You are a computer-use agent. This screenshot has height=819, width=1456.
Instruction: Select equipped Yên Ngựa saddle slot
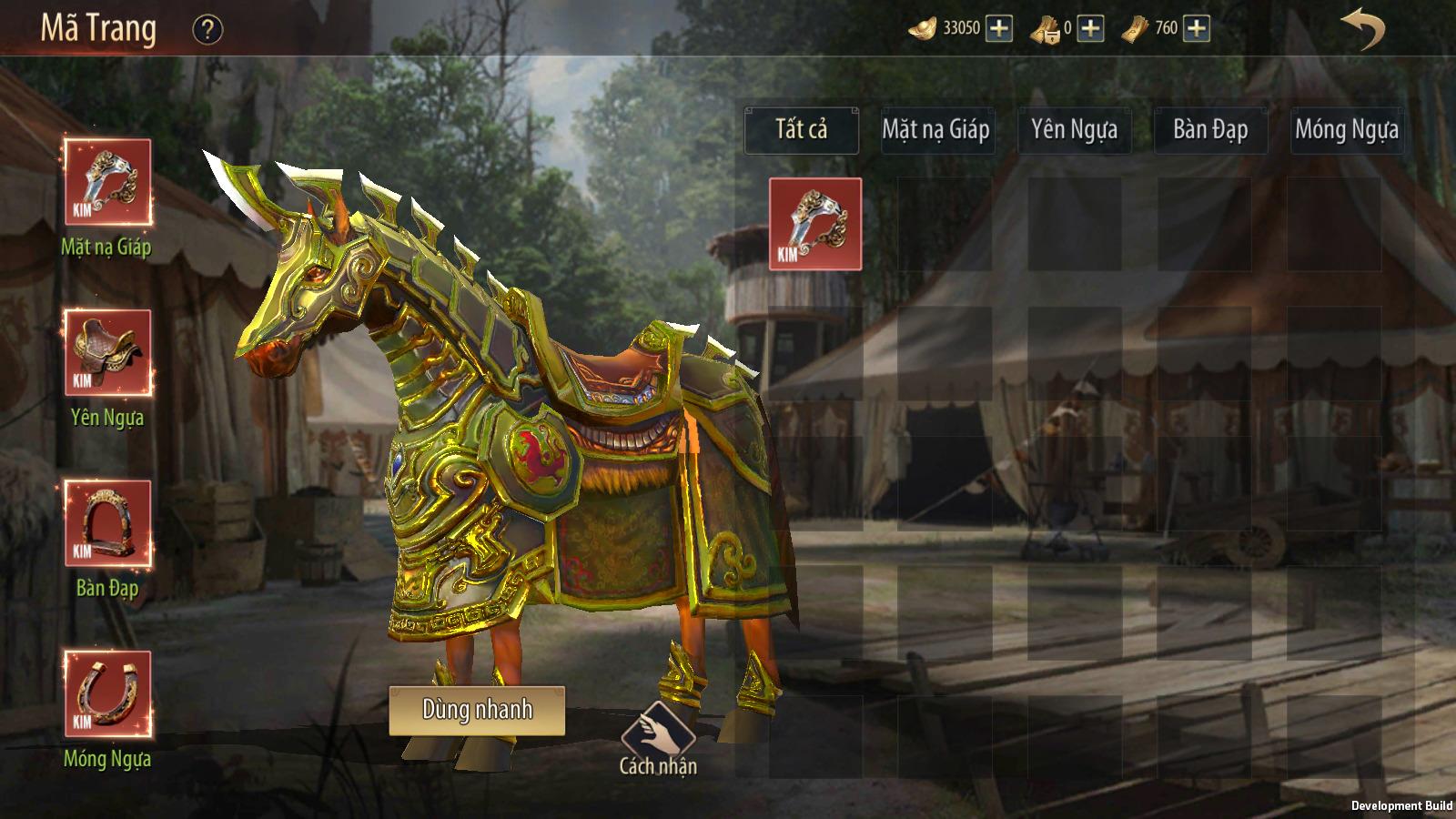tap(108, 352)
